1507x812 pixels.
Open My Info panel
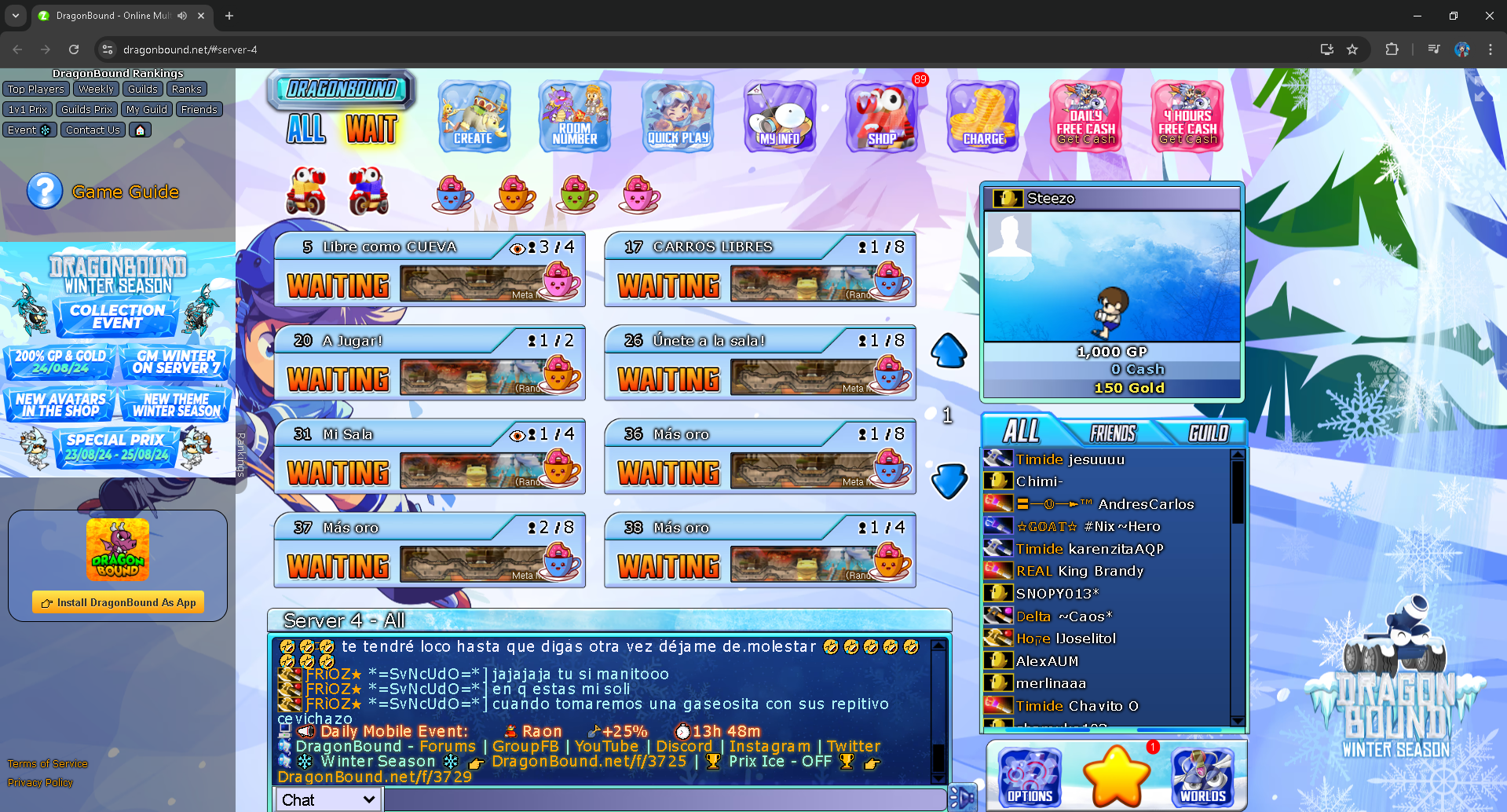pos(779,116)
